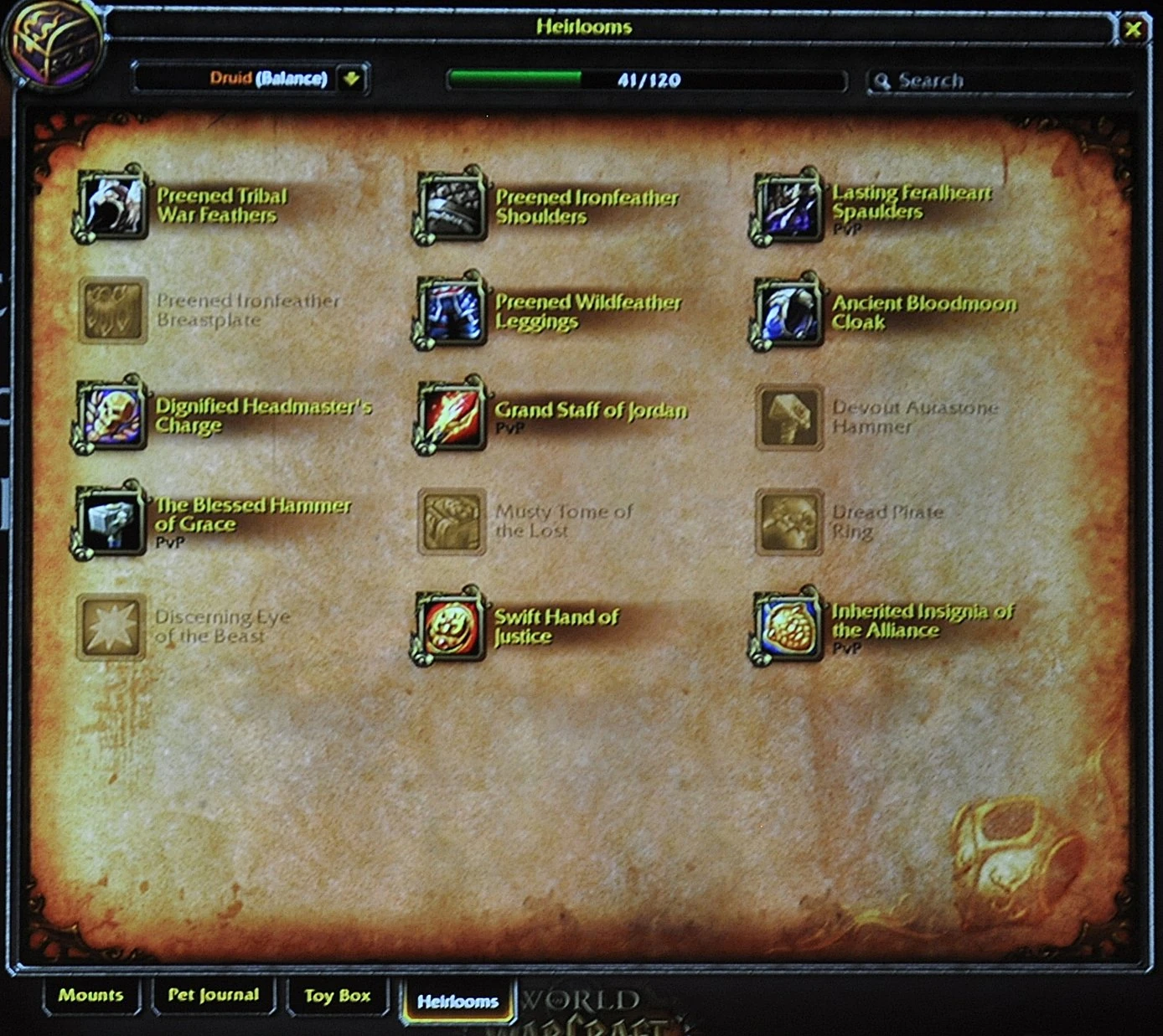Open the Pet Journal tab

point(214,996)
